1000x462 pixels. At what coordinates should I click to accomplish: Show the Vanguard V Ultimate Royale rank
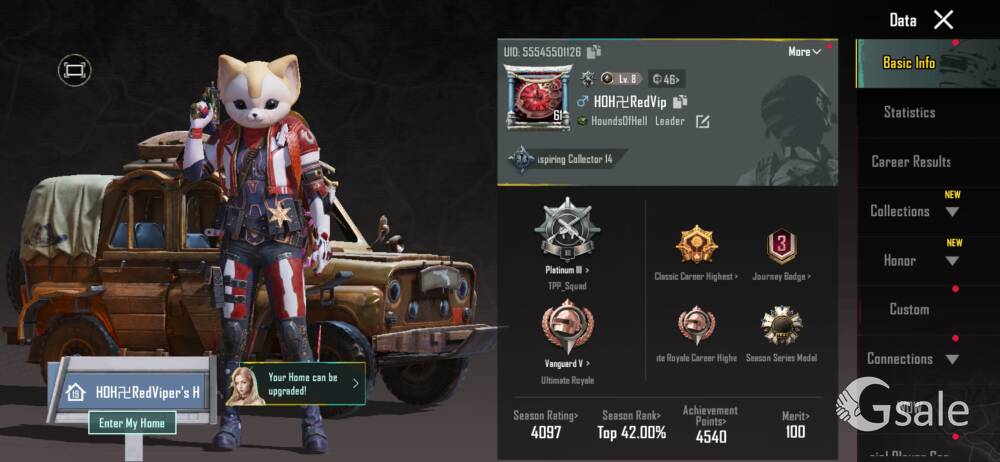[x=566, y=340]
